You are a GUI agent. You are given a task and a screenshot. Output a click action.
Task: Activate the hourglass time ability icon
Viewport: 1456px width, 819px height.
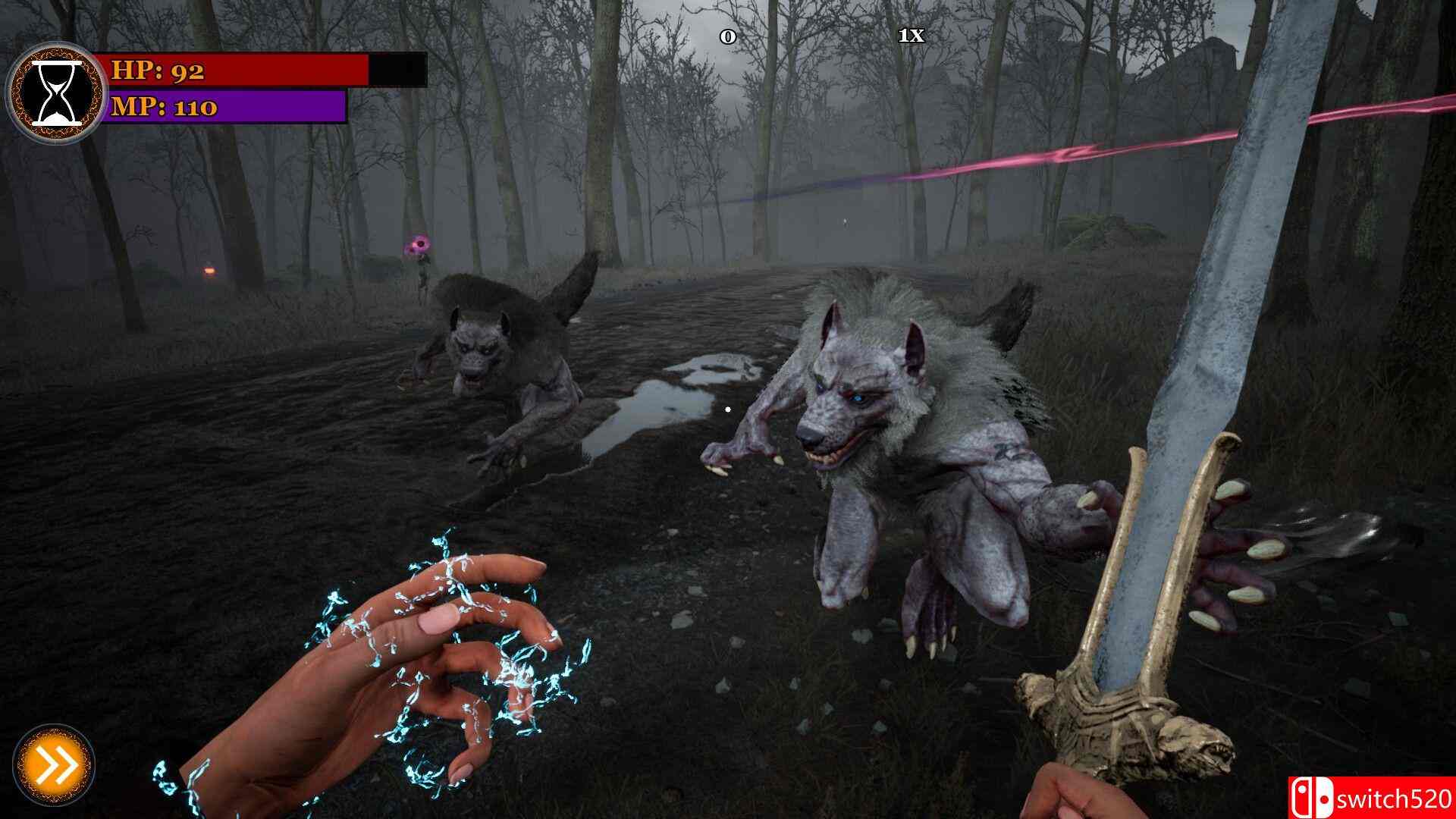(x=56, y=92)
